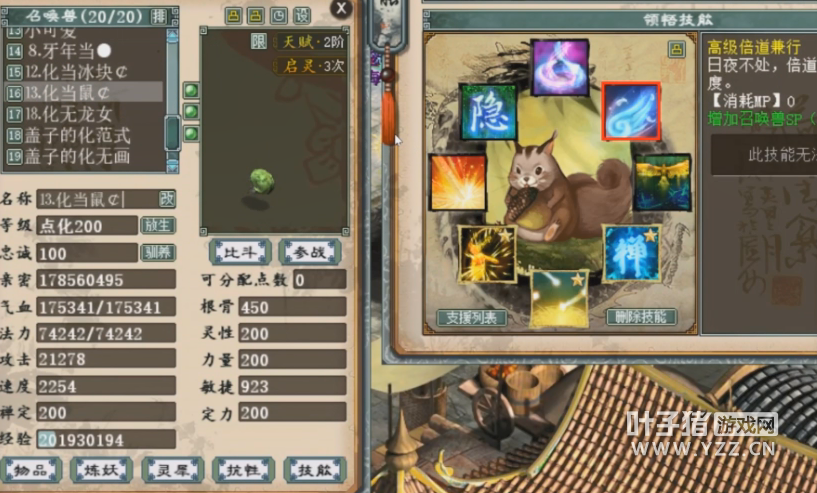Select the 隐 stealth skill icon
Viewport: 817px width, 493px height.
488,112
